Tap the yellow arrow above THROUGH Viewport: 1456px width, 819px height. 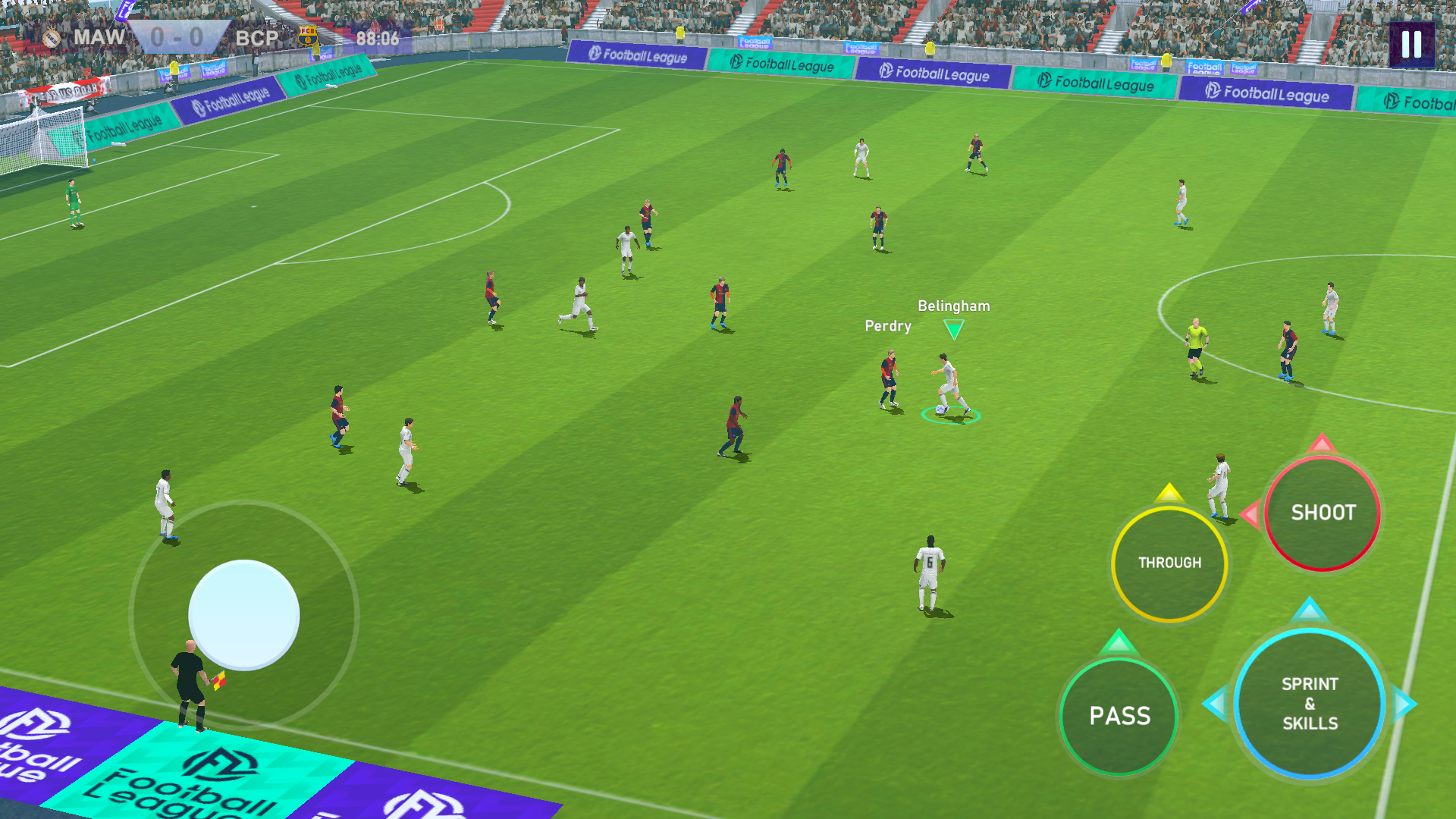pyautogui.click(x=1169, y=493)
